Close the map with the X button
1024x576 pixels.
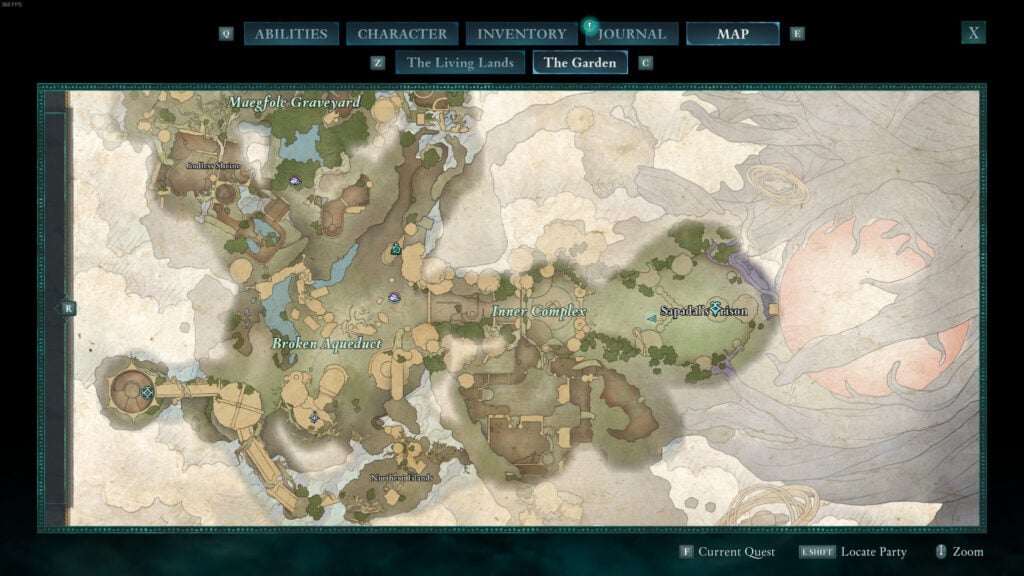pyautogui.click(x=973, y=33)
